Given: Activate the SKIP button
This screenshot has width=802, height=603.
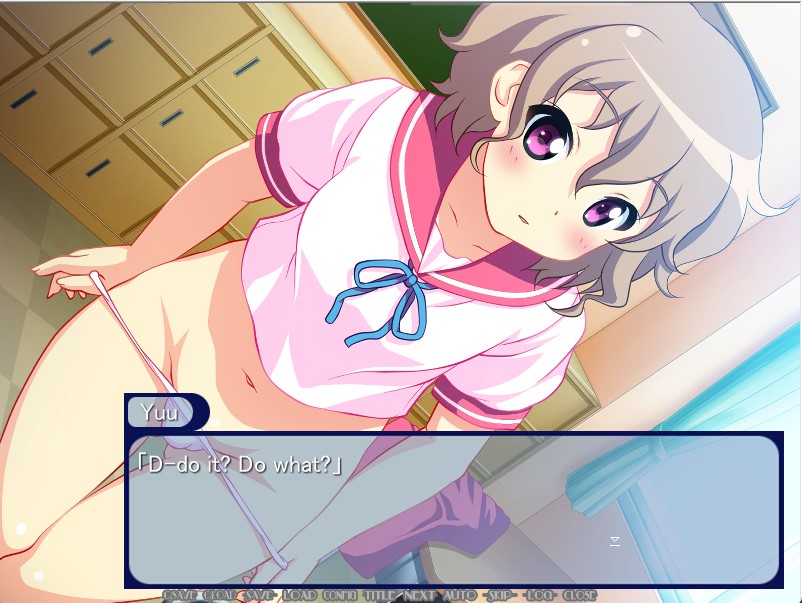Looking at the screenshot, I should click(499, 595).
